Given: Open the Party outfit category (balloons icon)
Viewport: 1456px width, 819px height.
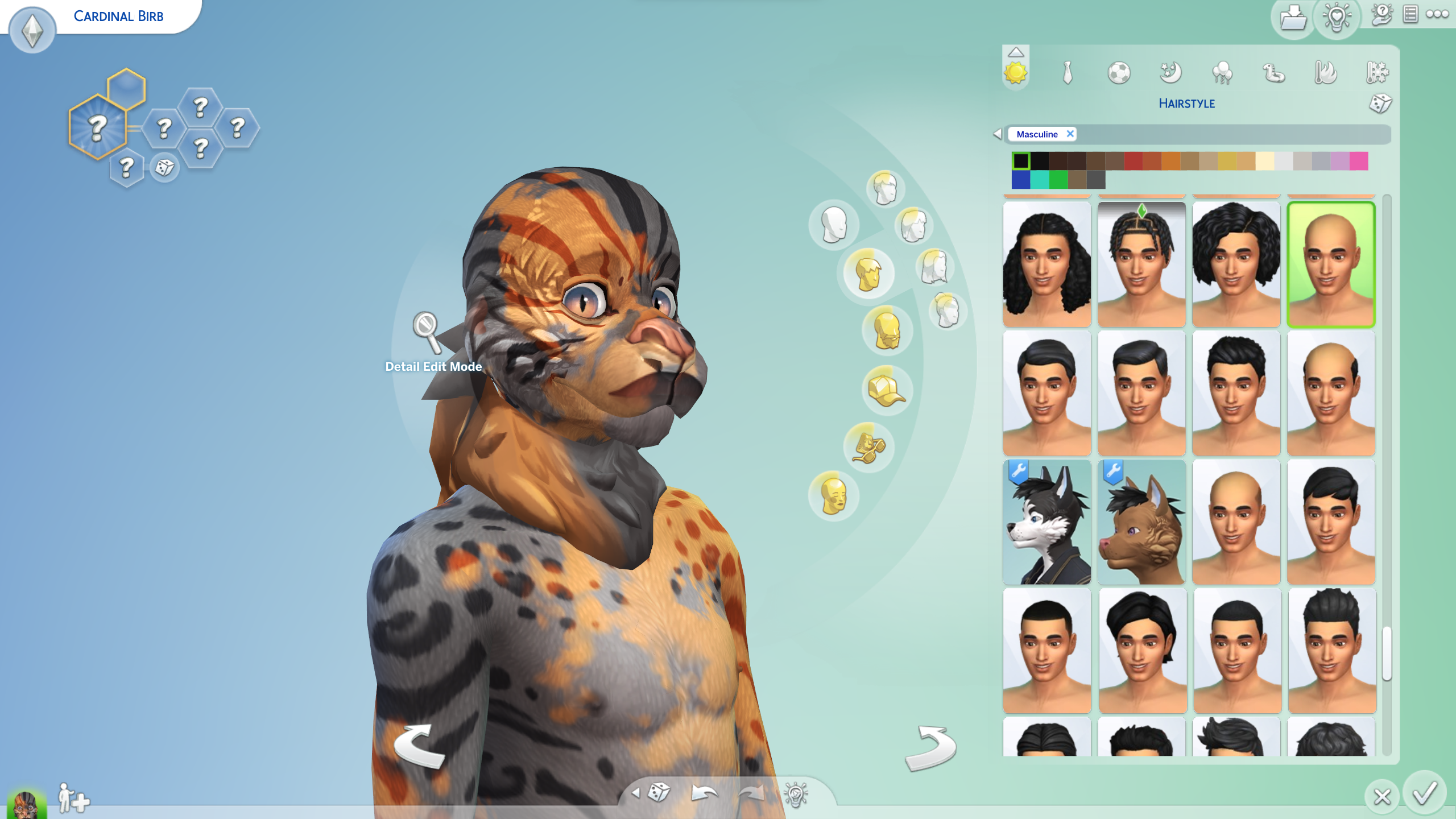Looking at the screenshot, I should coord(1221,74).
